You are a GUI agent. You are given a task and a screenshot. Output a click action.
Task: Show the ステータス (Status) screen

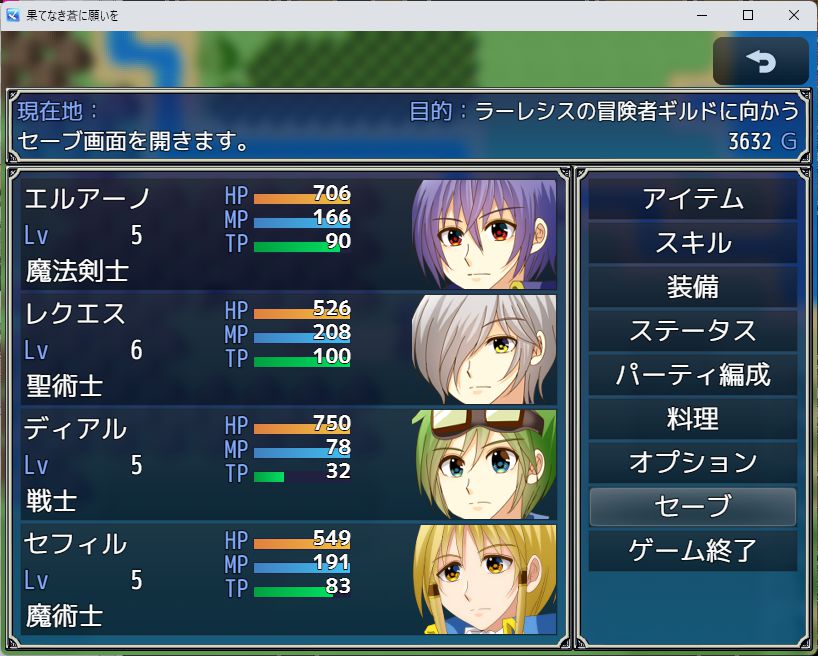(x=692, y=331)
